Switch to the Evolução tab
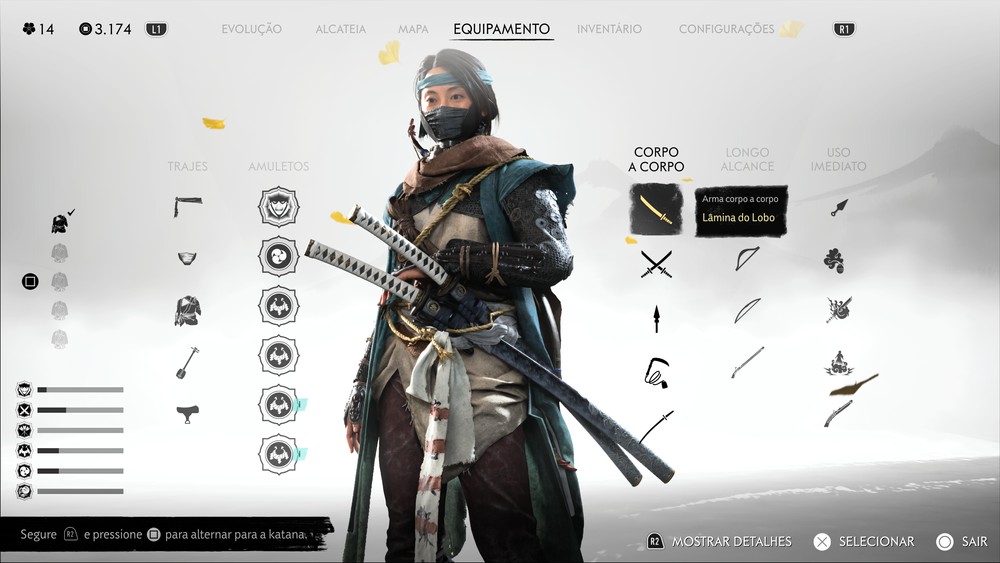Image resolution: width=1000 pixels, height=563 pixels. [x=251, y=29]
